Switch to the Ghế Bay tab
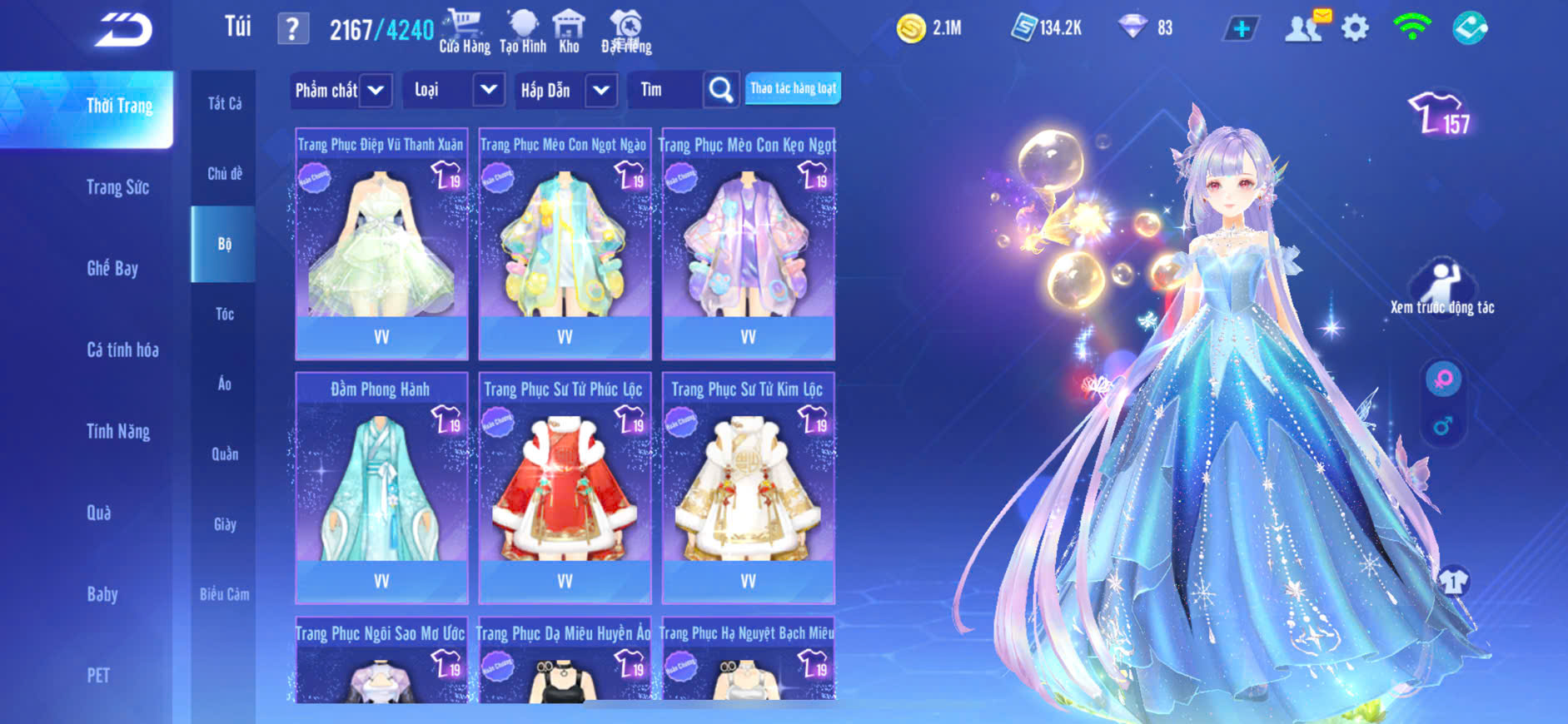The height and width of the screenshot is (724, 1568). coord(112,269)
